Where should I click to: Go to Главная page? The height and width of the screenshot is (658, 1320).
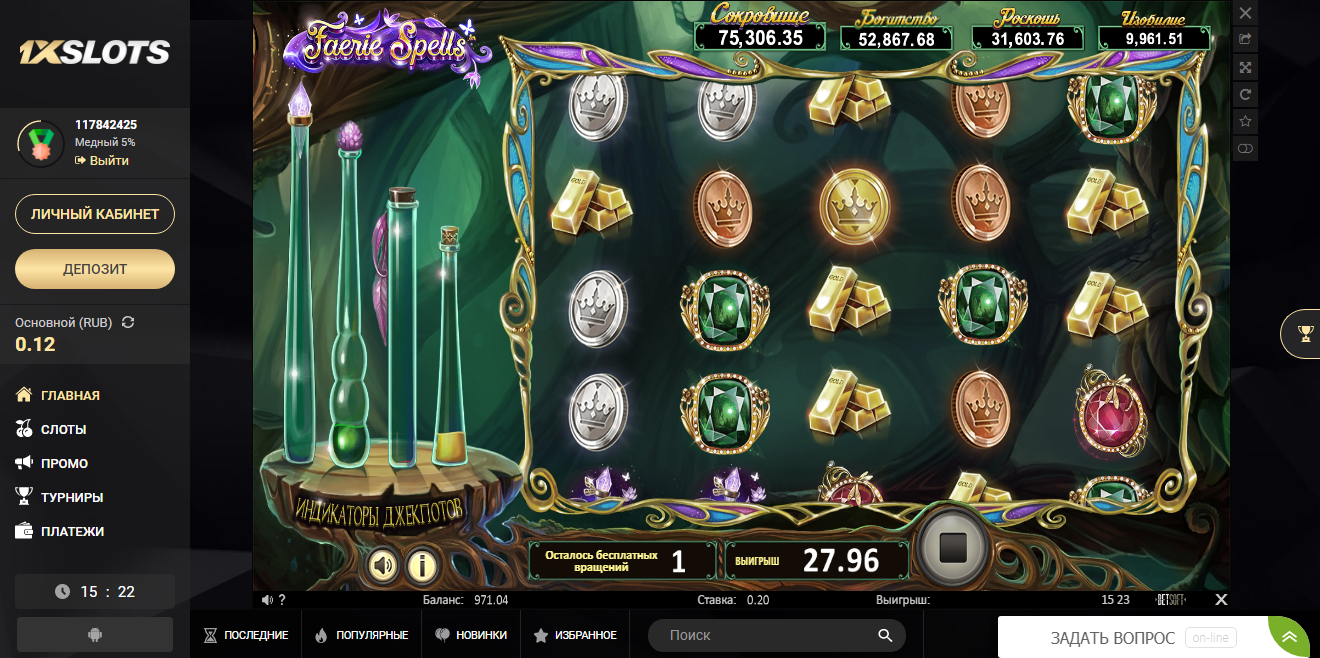click(x=69, y=395)
